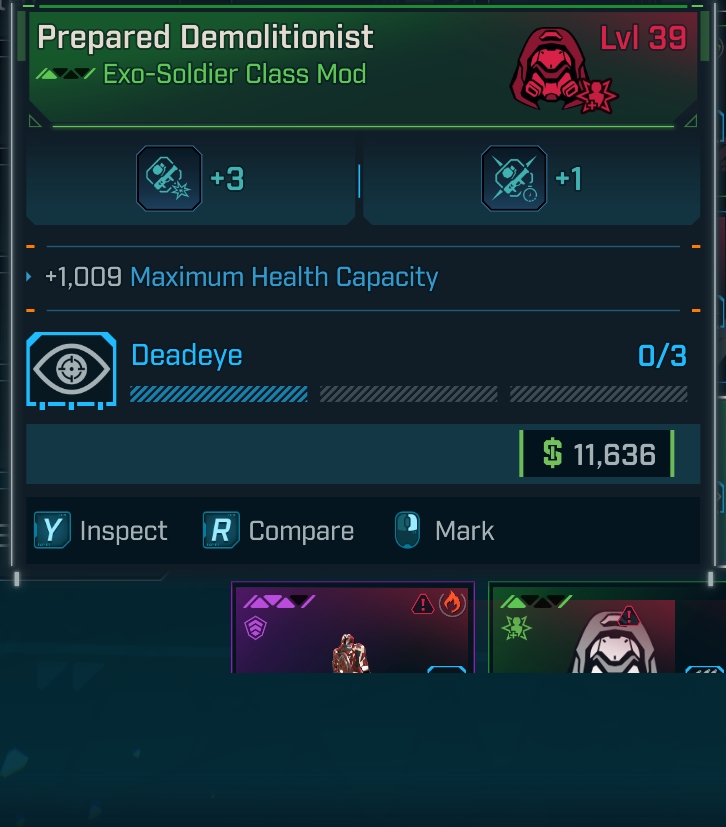Click the skill icon with +1 bonus

coord(514,178)
